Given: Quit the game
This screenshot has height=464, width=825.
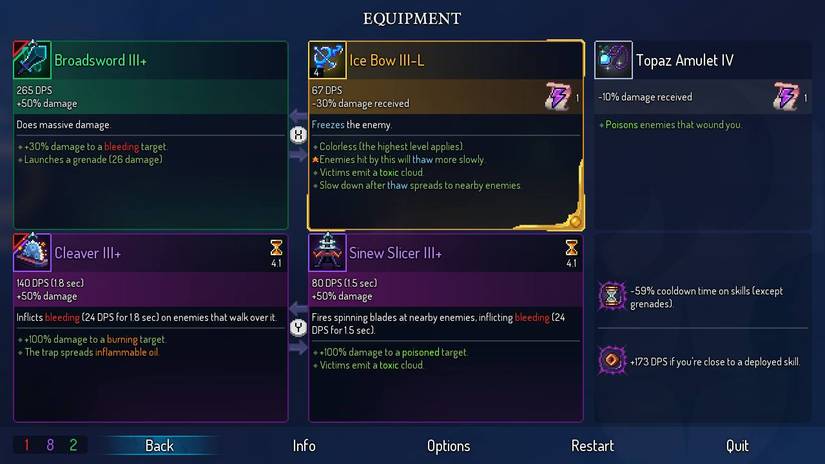Looking at the screenshot, I should point(737,446).
